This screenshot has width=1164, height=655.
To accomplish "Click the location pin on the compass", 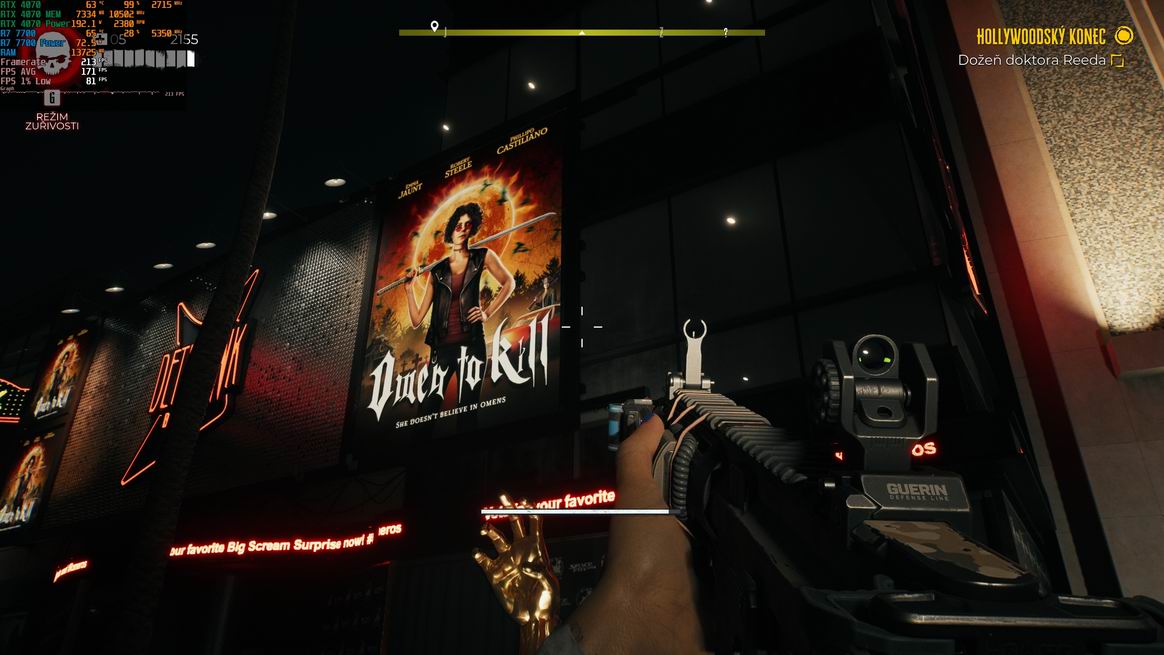I will pos(434,27).
